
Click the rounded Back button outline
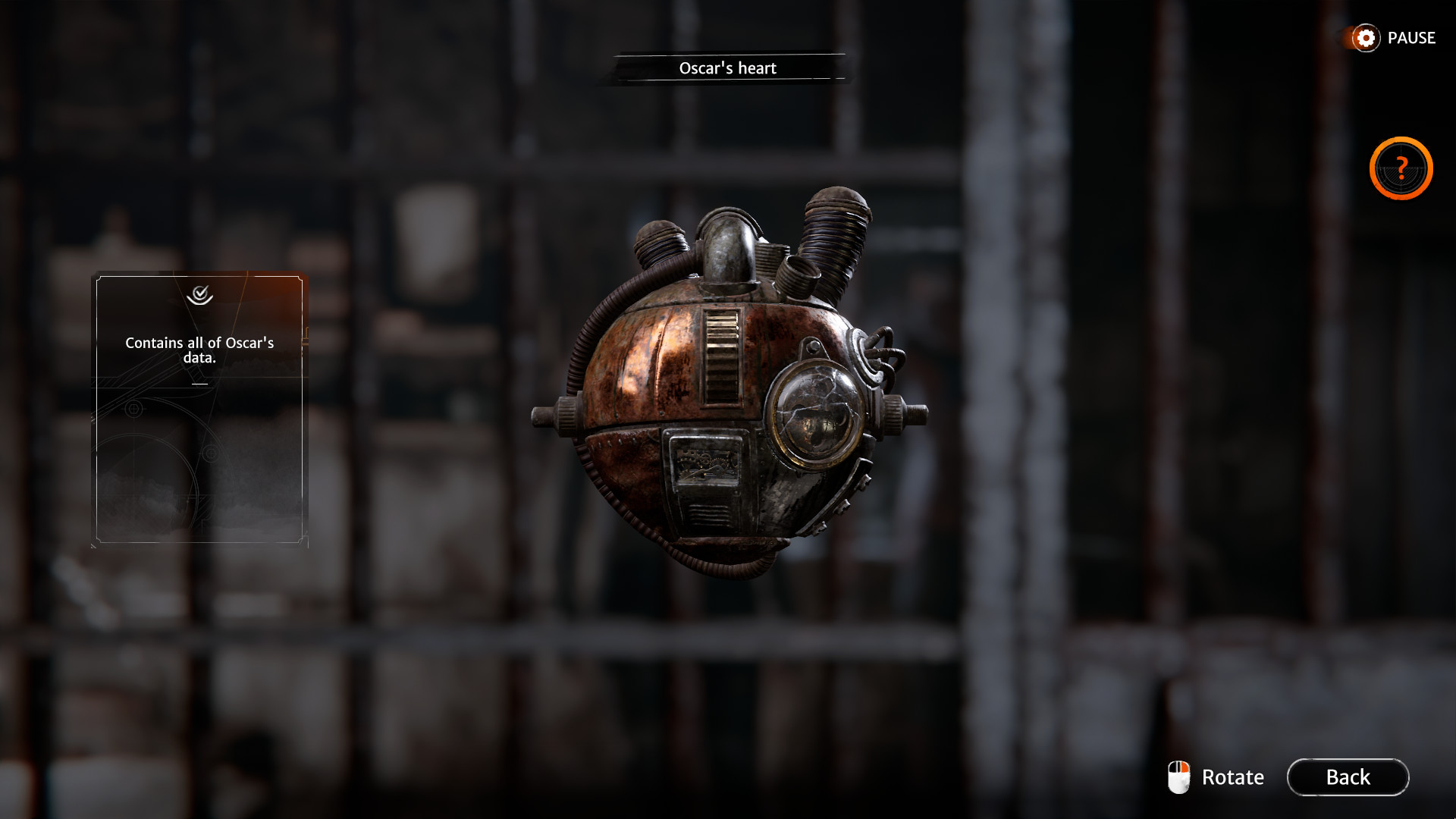[1348, 777]
